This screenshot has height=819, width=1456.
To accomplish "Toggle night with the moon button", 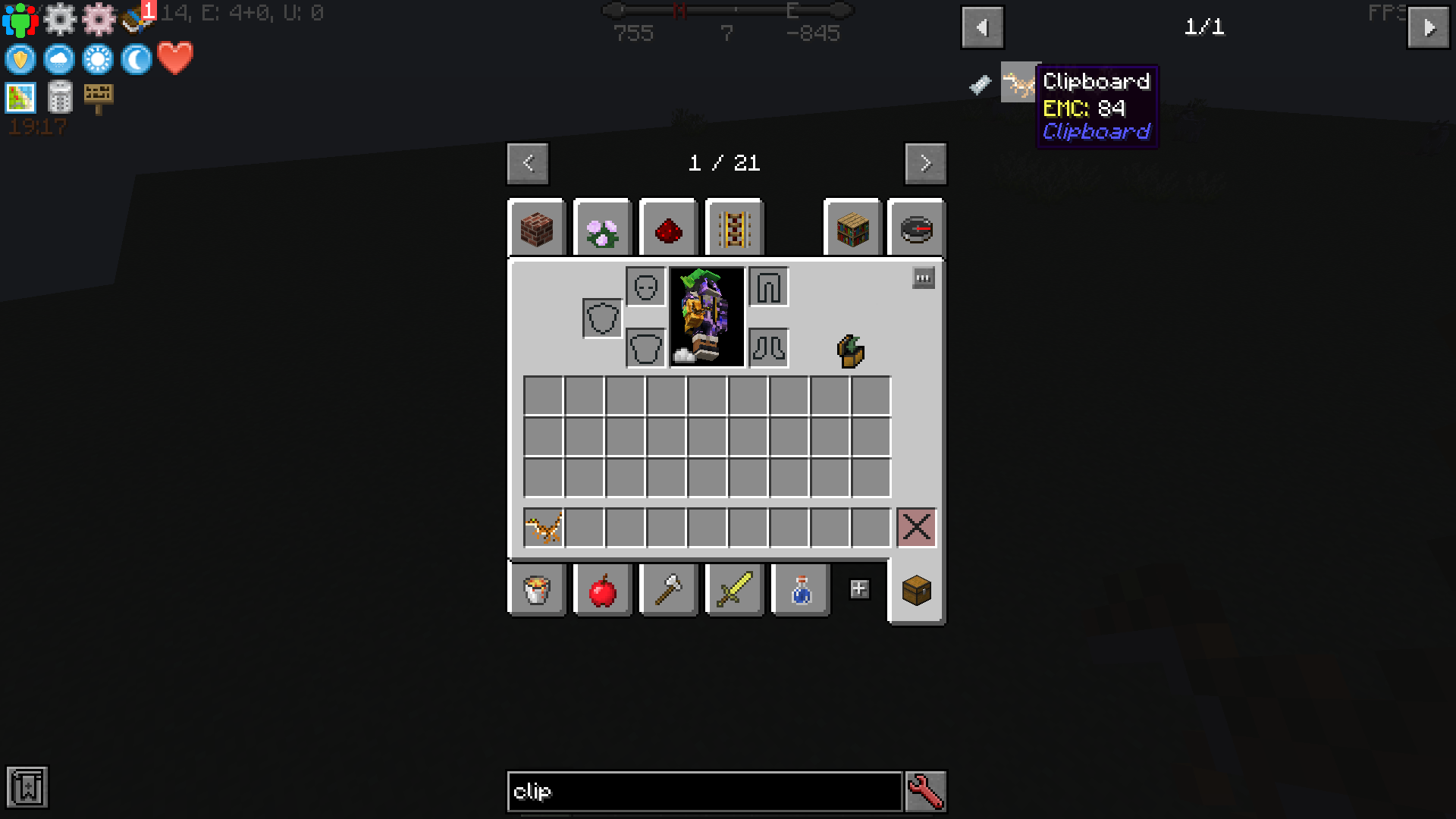I will (x=135, y=59).
